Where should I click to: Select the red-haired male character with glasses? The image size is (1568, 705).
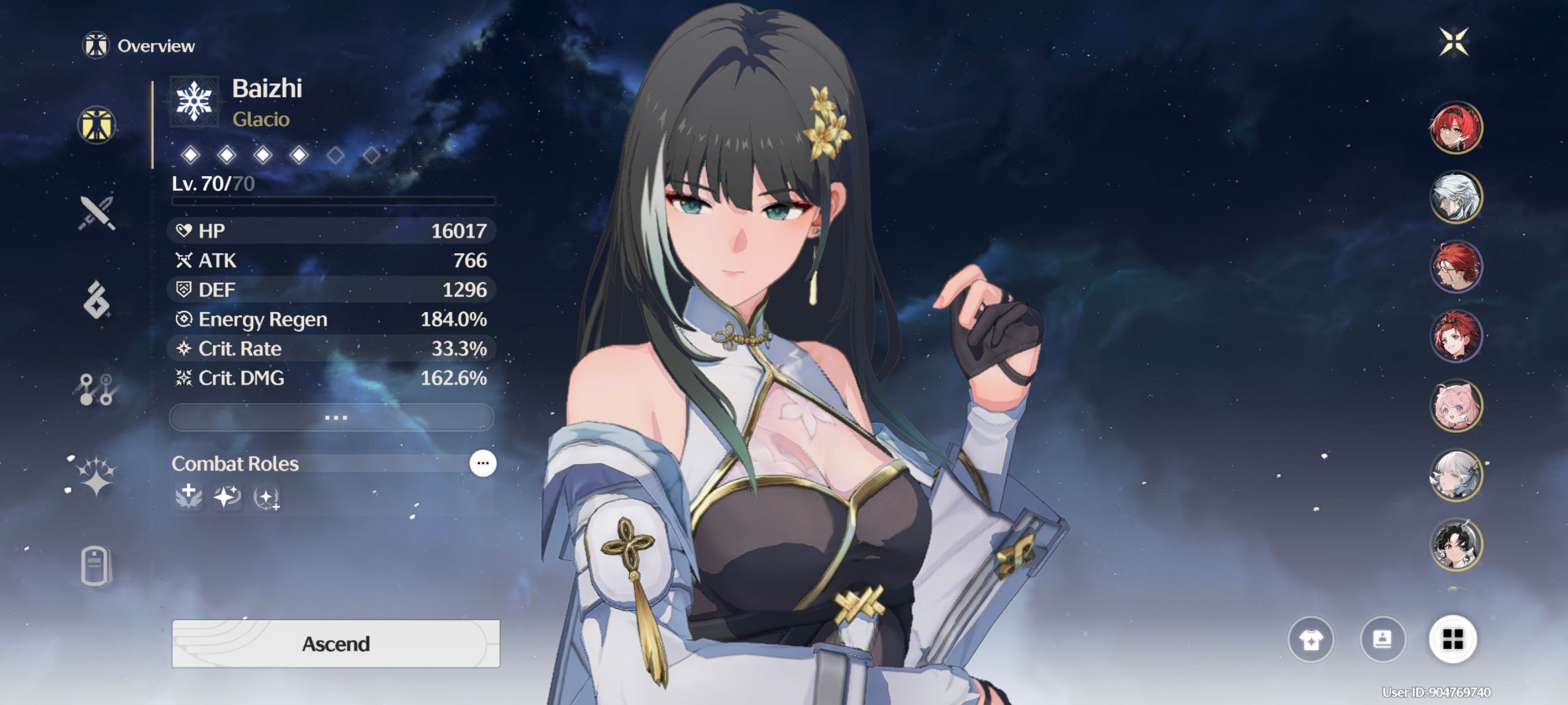tap(1455, 266)
